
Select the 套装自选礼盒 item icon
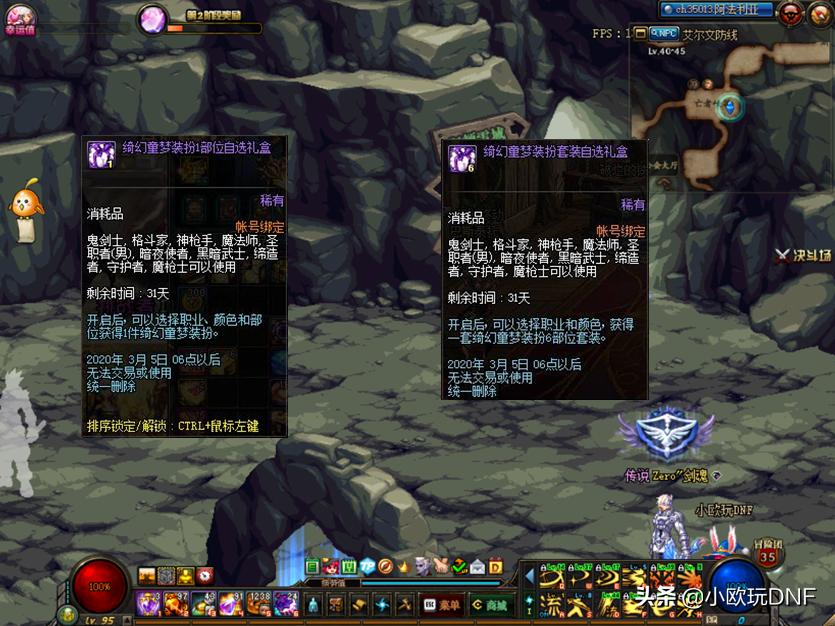(461, 158)
